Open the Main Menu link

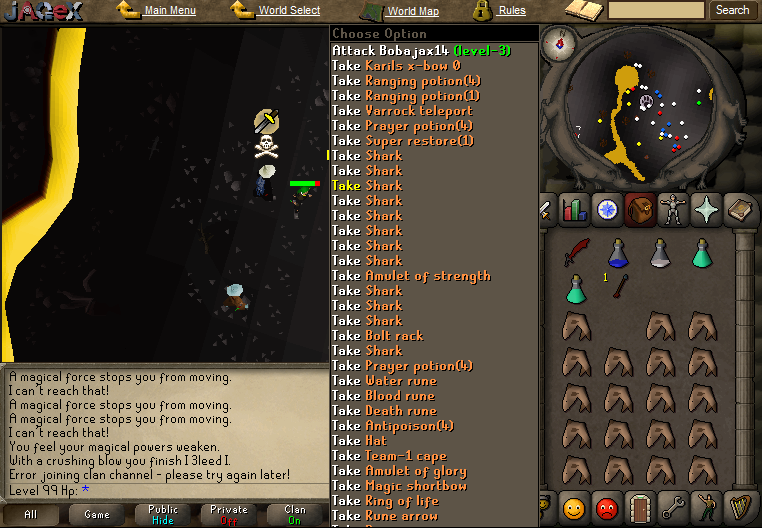coord(169,11)
